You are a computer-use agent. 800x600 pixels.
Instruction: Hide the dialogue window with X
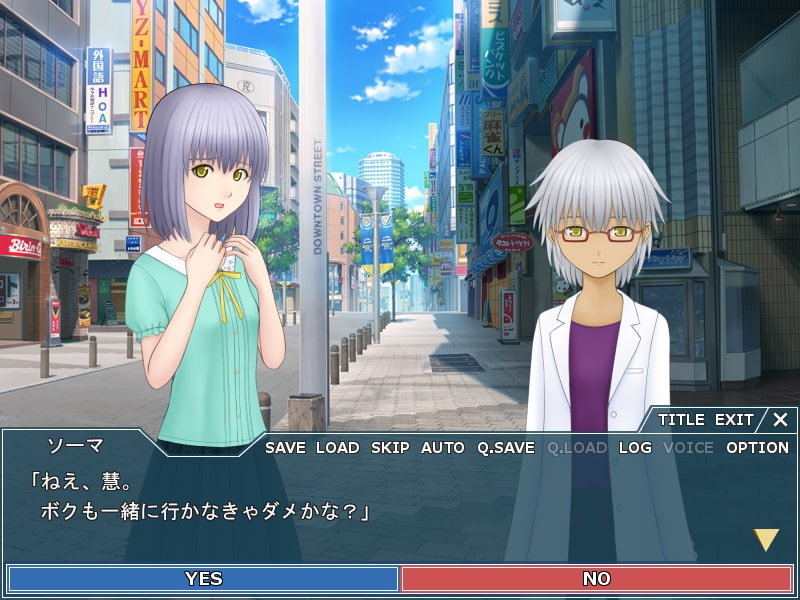point(780,420)
